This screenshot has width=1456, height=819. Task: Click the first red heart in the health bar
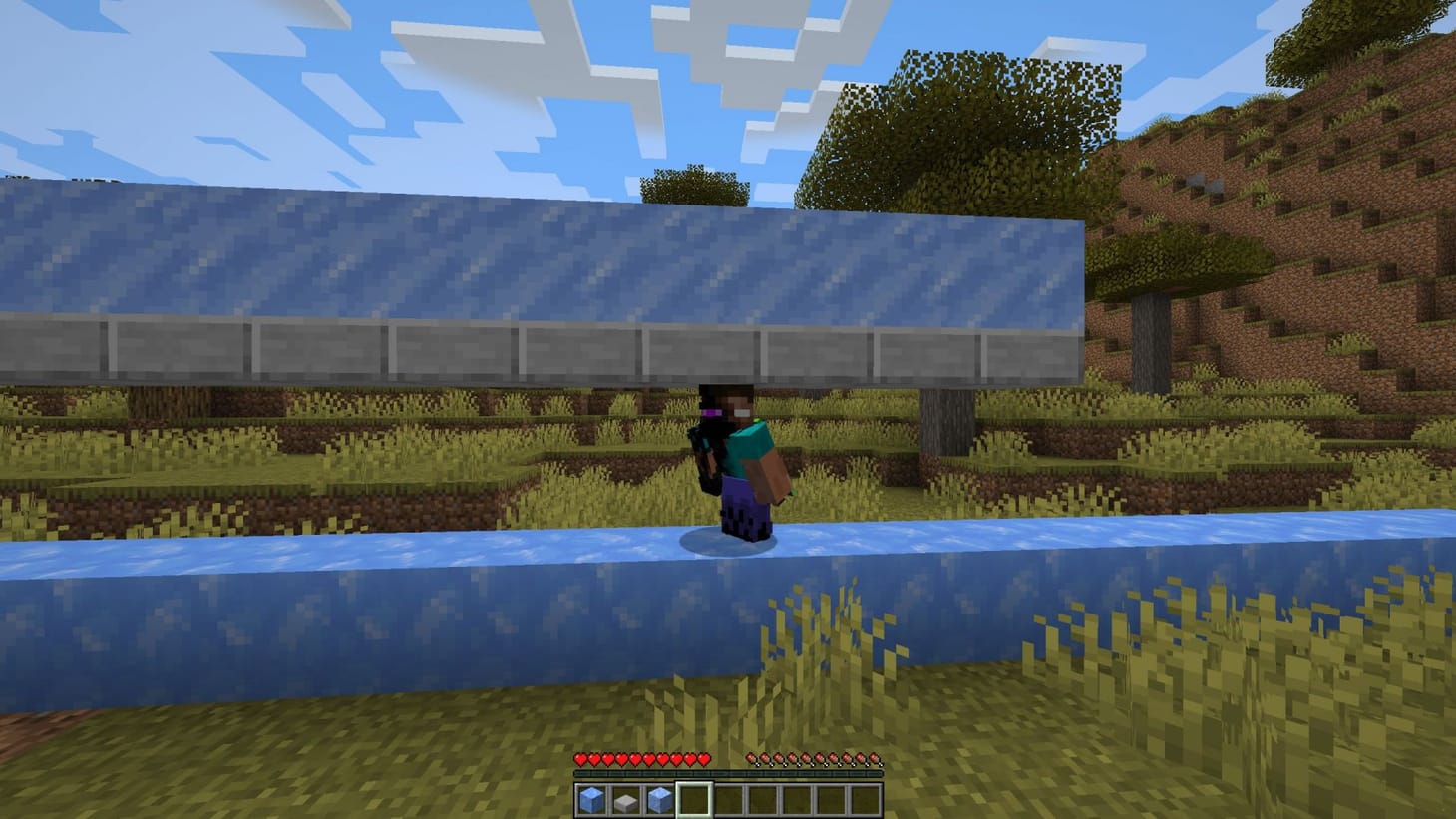pos(579,758)
